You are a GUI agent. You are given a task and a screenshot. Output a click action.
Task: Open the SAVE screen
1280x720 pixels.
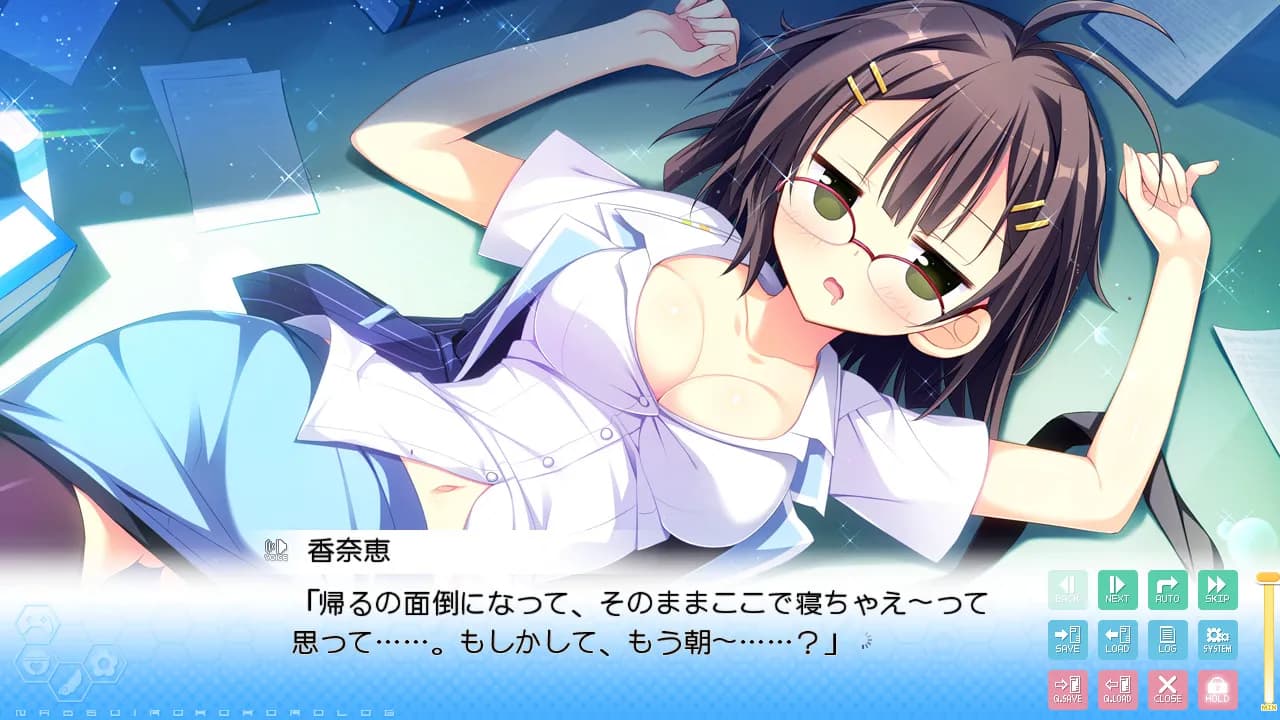click(x=1067, y=640)
